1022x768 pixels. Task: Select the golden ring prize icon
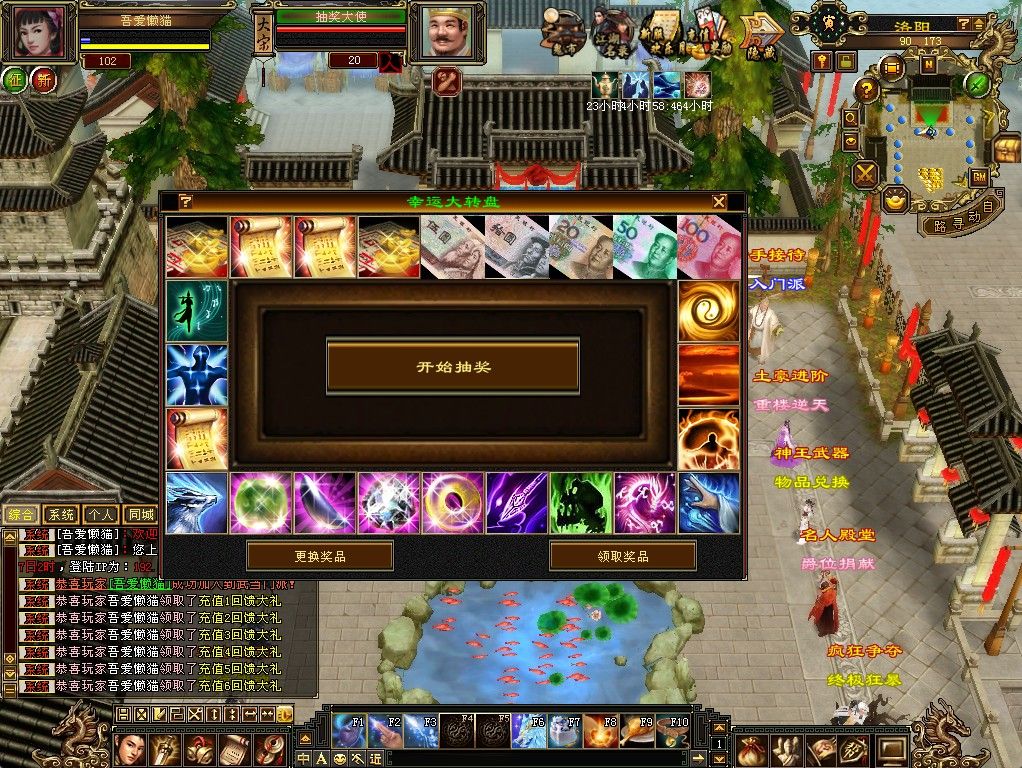(453, 503)
